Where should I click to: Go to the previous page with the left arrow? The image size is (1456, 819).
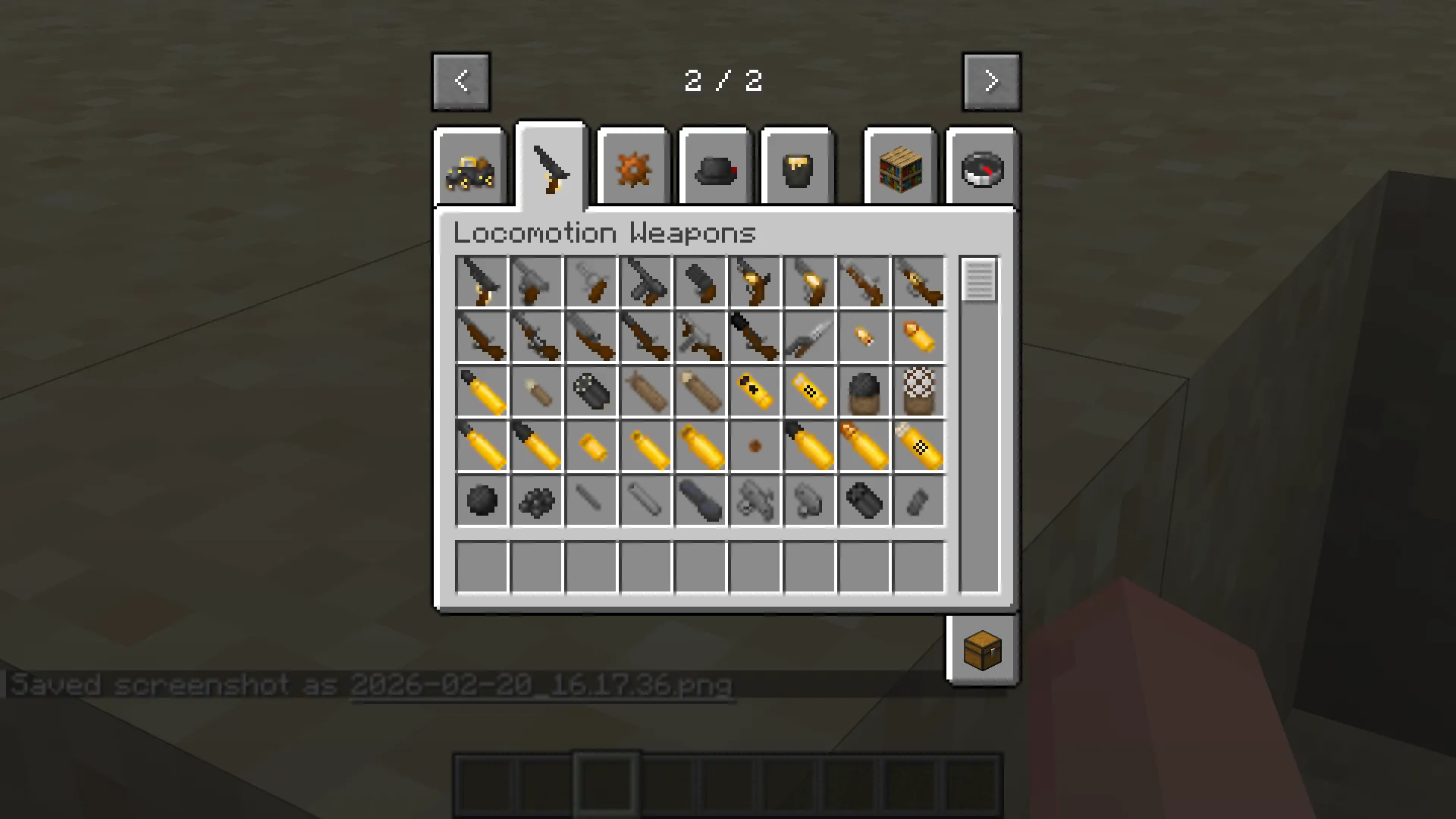coord(461,80)
